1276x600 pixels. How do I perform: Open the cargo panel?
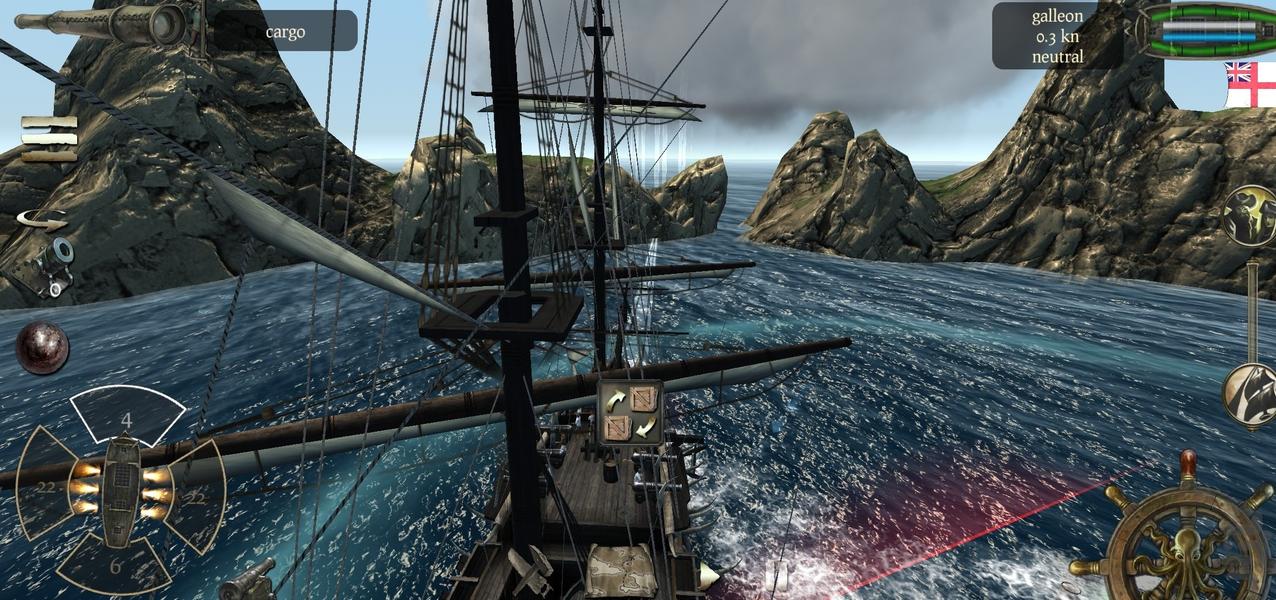[x=286, y=31]
